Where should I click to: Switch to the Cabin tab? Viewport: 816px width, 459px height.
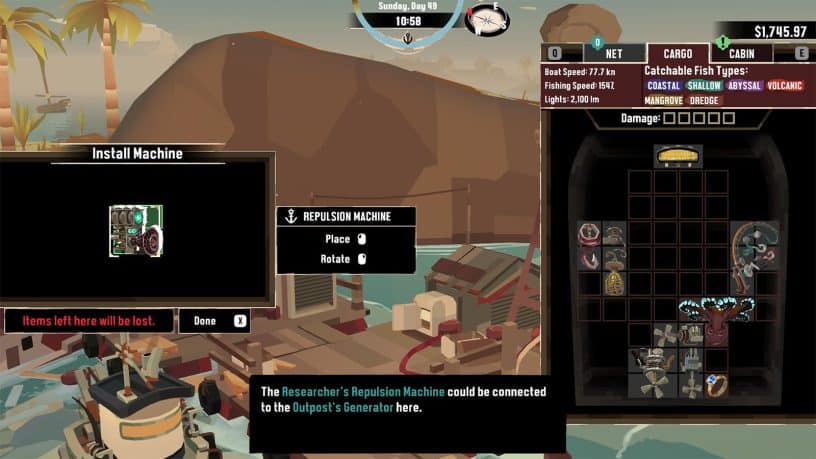pyautogui.click(x=742, y=53)
